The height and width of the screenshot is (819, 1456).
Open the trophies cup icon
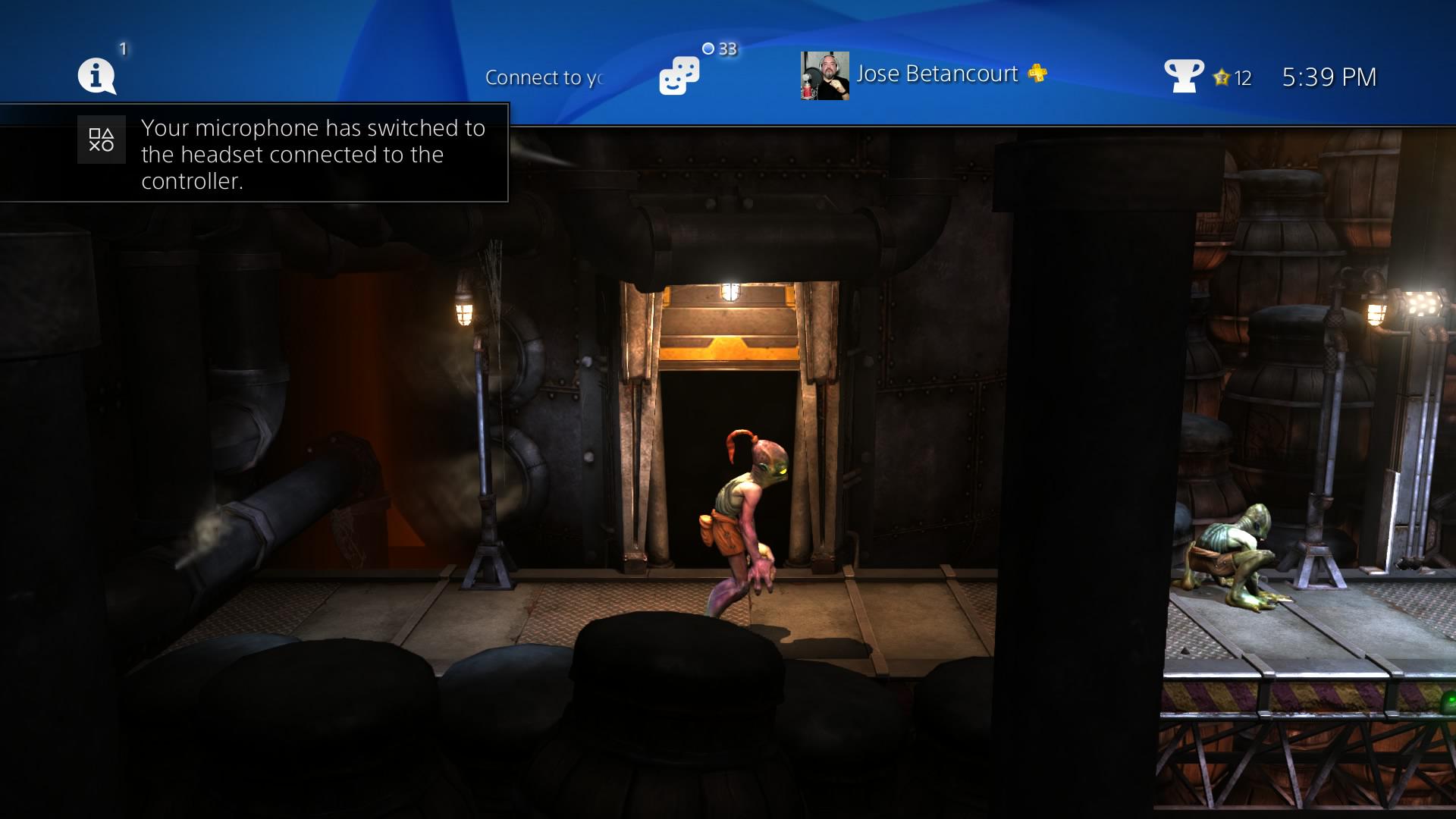click(1182, 76)
